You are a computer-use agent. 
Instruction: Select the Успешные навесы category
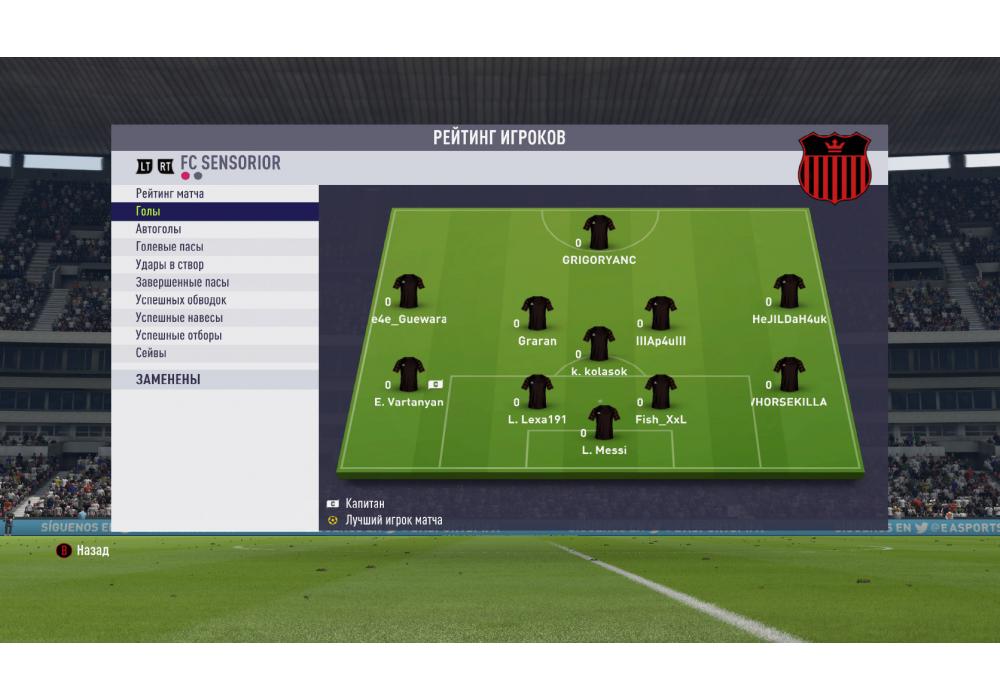tap(179, 318)
